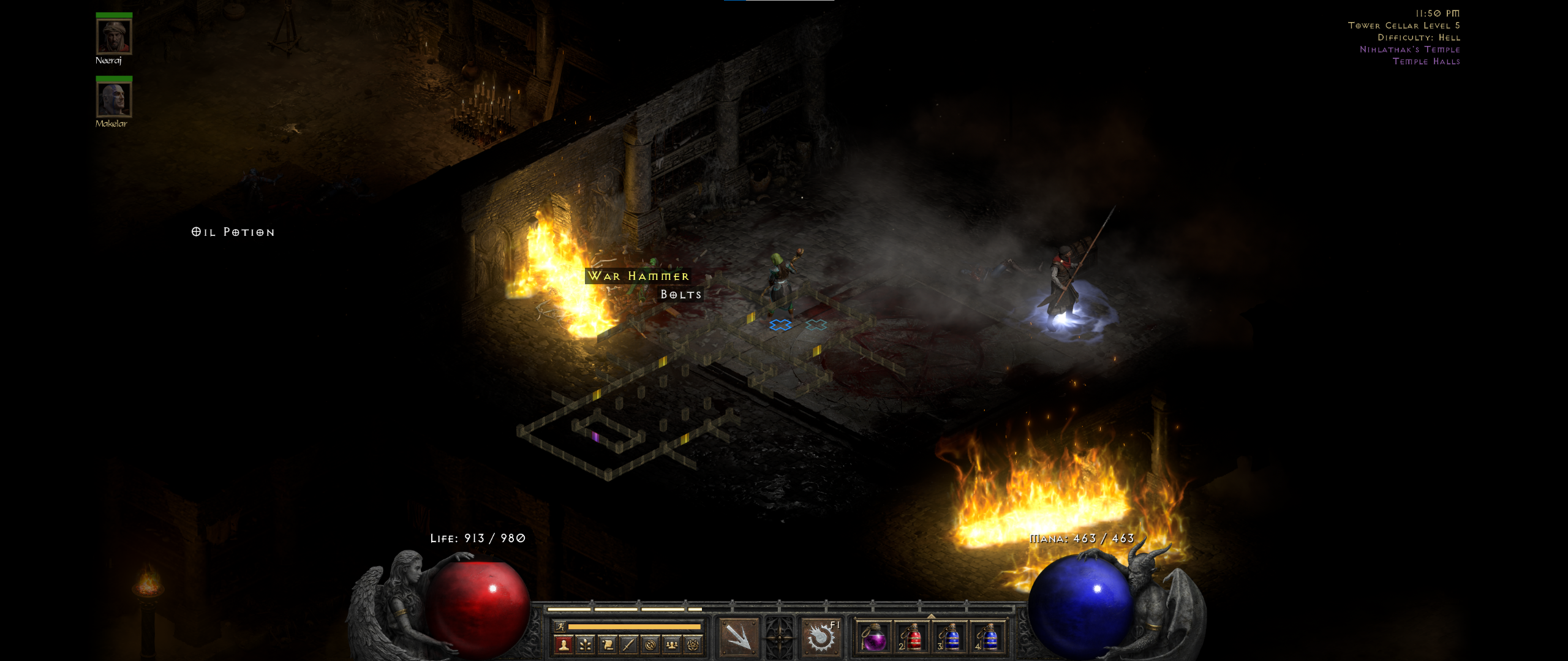This screenshot has width=1568, height=661.
Task: Open the skill tree button
Action: pyautogui.click(x=586, y=644)
